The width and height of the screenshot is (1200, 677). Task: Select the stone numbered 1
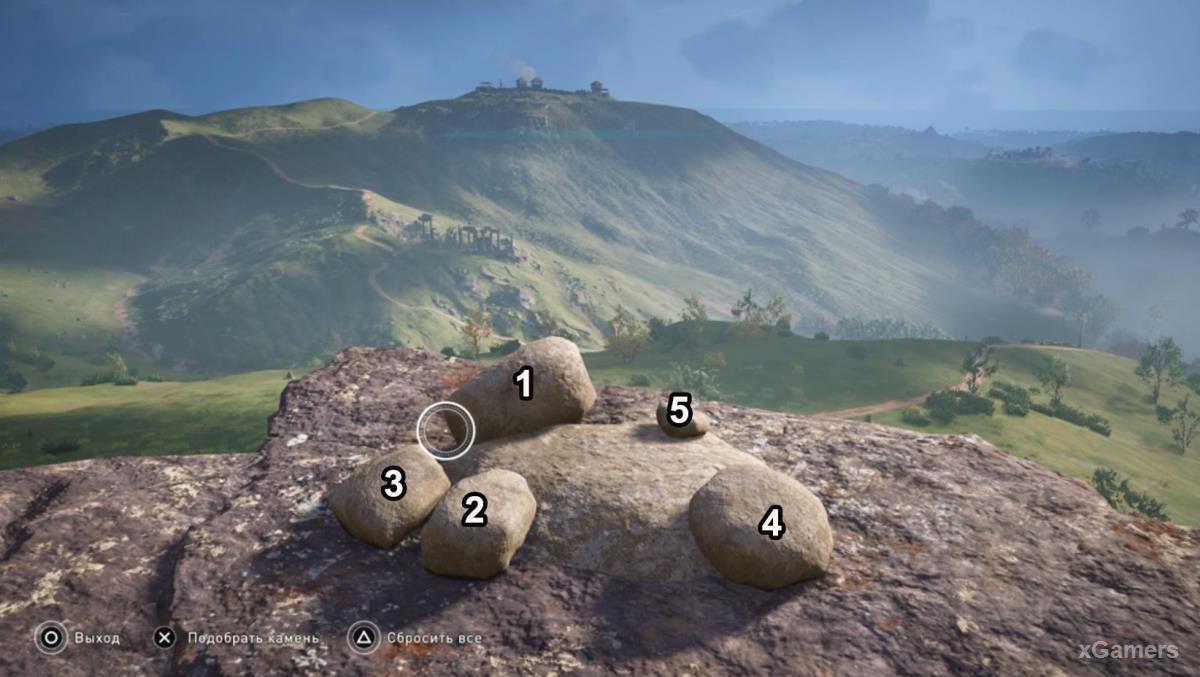pyautogui.click(x=524, y=388)
